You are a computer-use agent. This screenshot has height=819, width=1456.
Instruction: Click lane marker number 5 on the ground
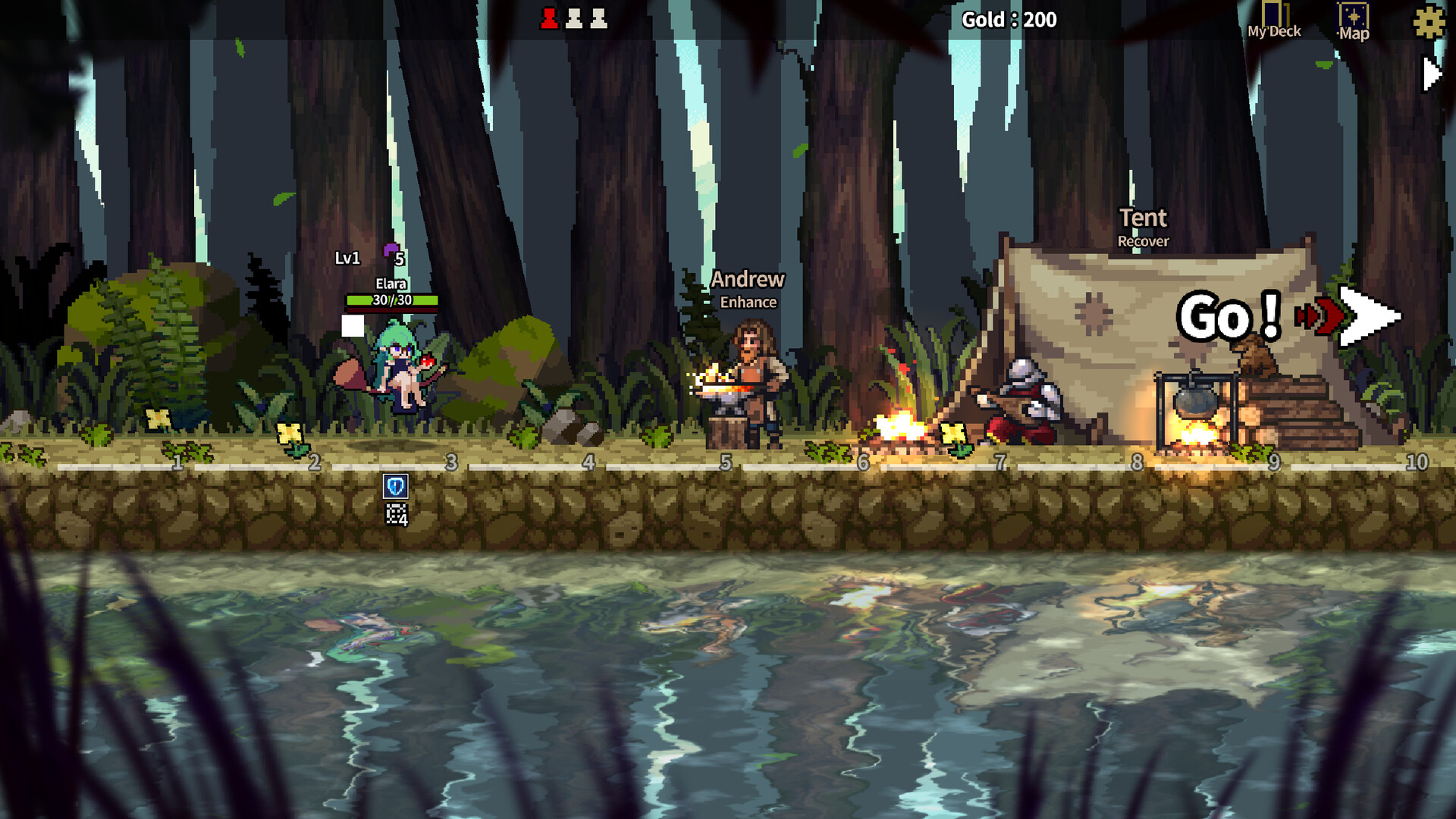(726, 463)
